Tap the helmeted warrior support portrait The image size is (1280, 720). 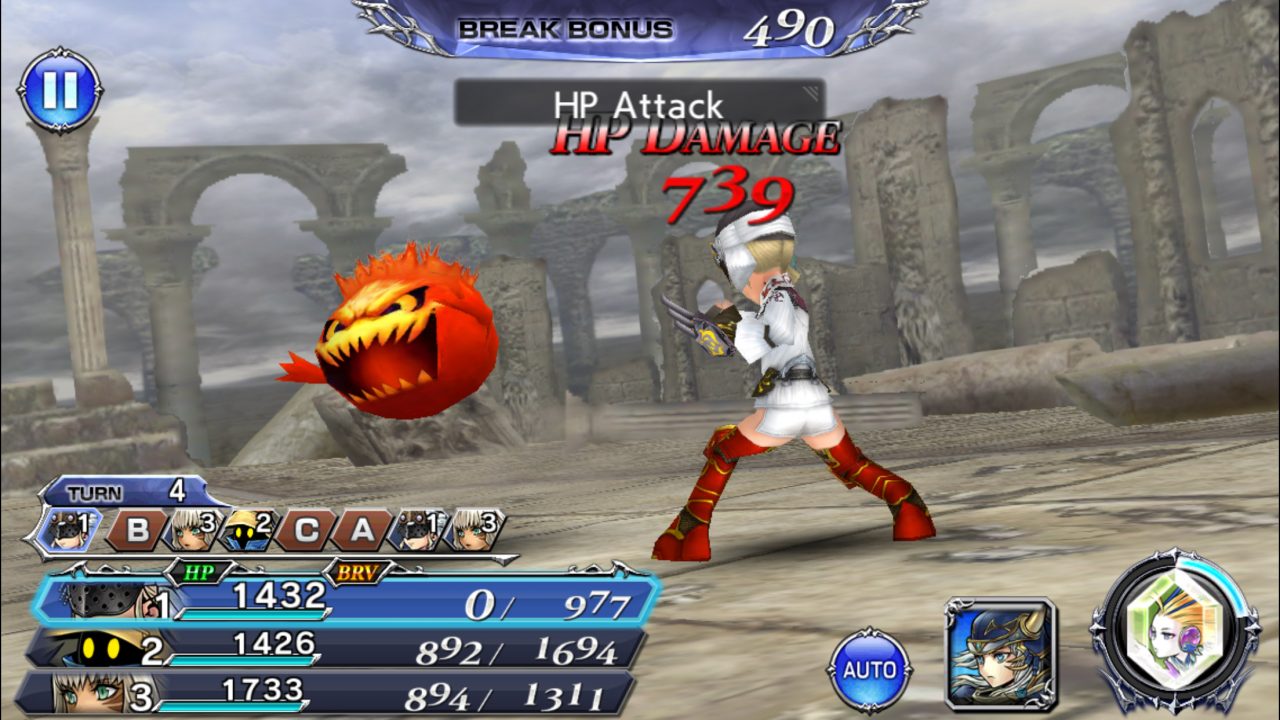coord(999,653)
